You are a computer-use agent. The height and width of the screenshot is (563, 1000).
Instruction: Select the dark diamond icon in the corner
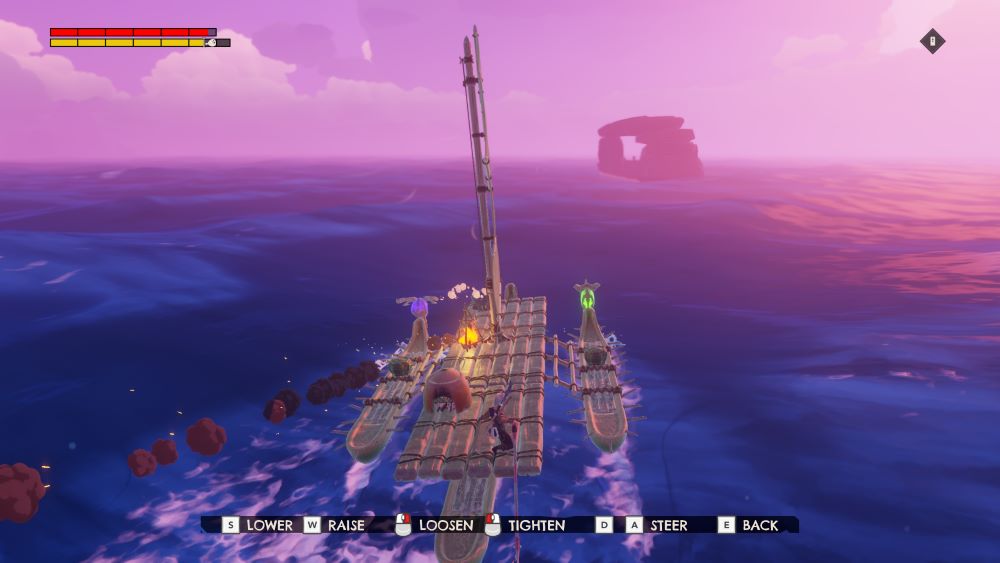(932, 41)
